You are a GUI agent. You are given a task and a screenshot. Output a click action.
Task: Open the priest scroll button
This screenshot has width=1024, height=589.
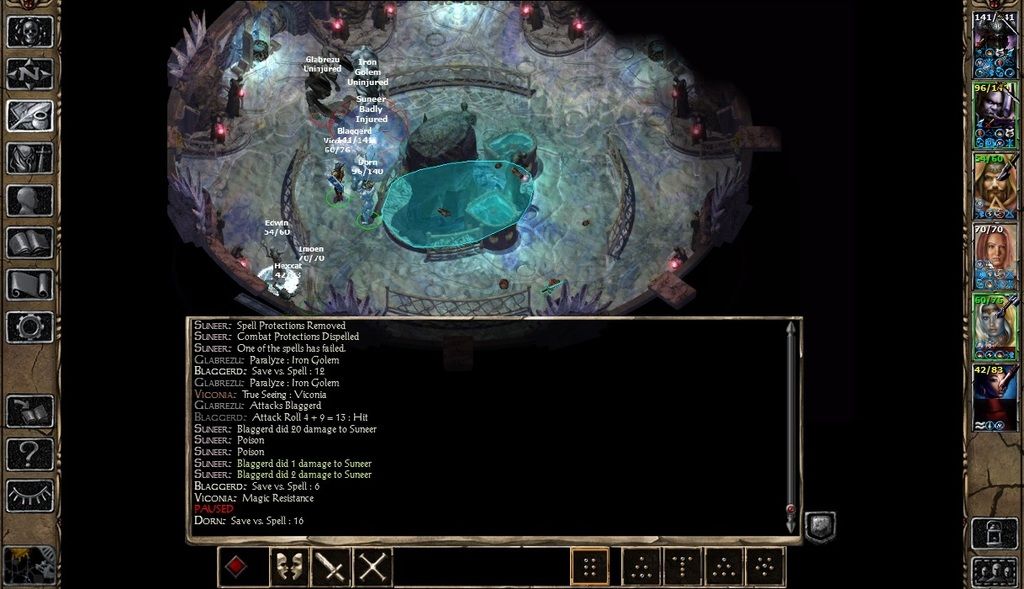[x=30, y=284]
